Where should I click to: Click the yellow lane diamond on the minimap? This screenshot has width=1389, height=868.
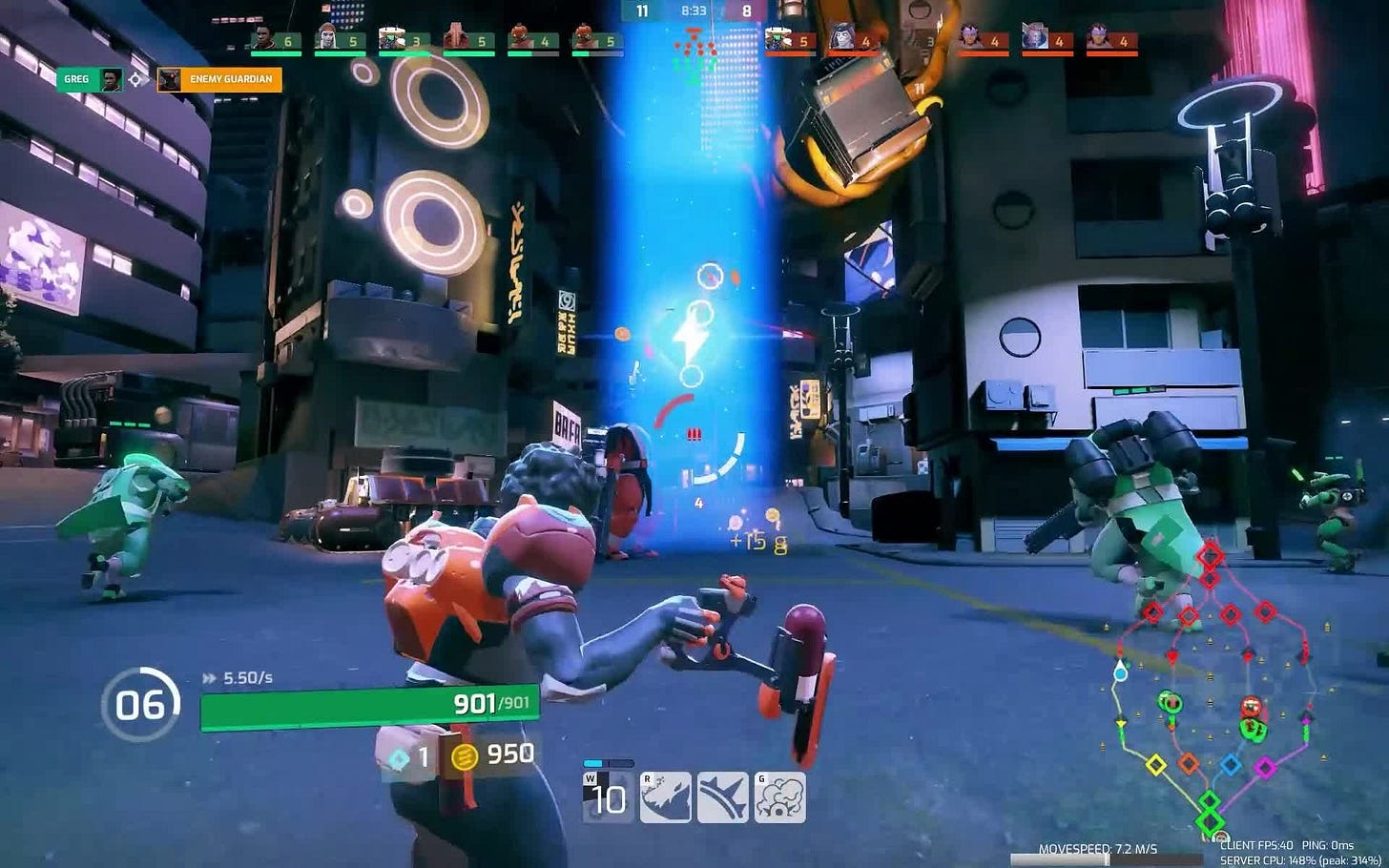coord(1155,764)
